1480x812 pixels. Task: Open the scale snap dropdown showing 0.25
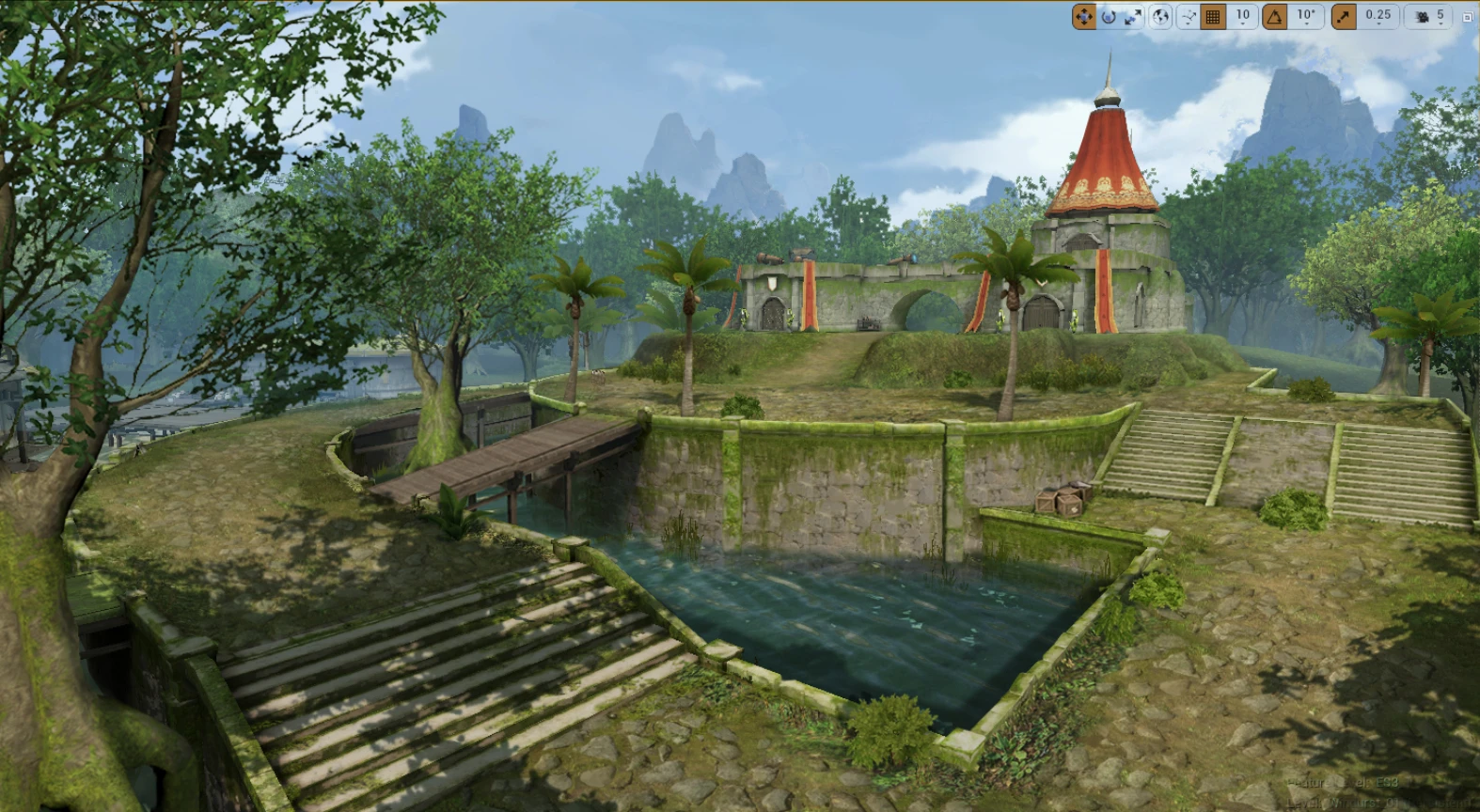[x=1378, y=16]
